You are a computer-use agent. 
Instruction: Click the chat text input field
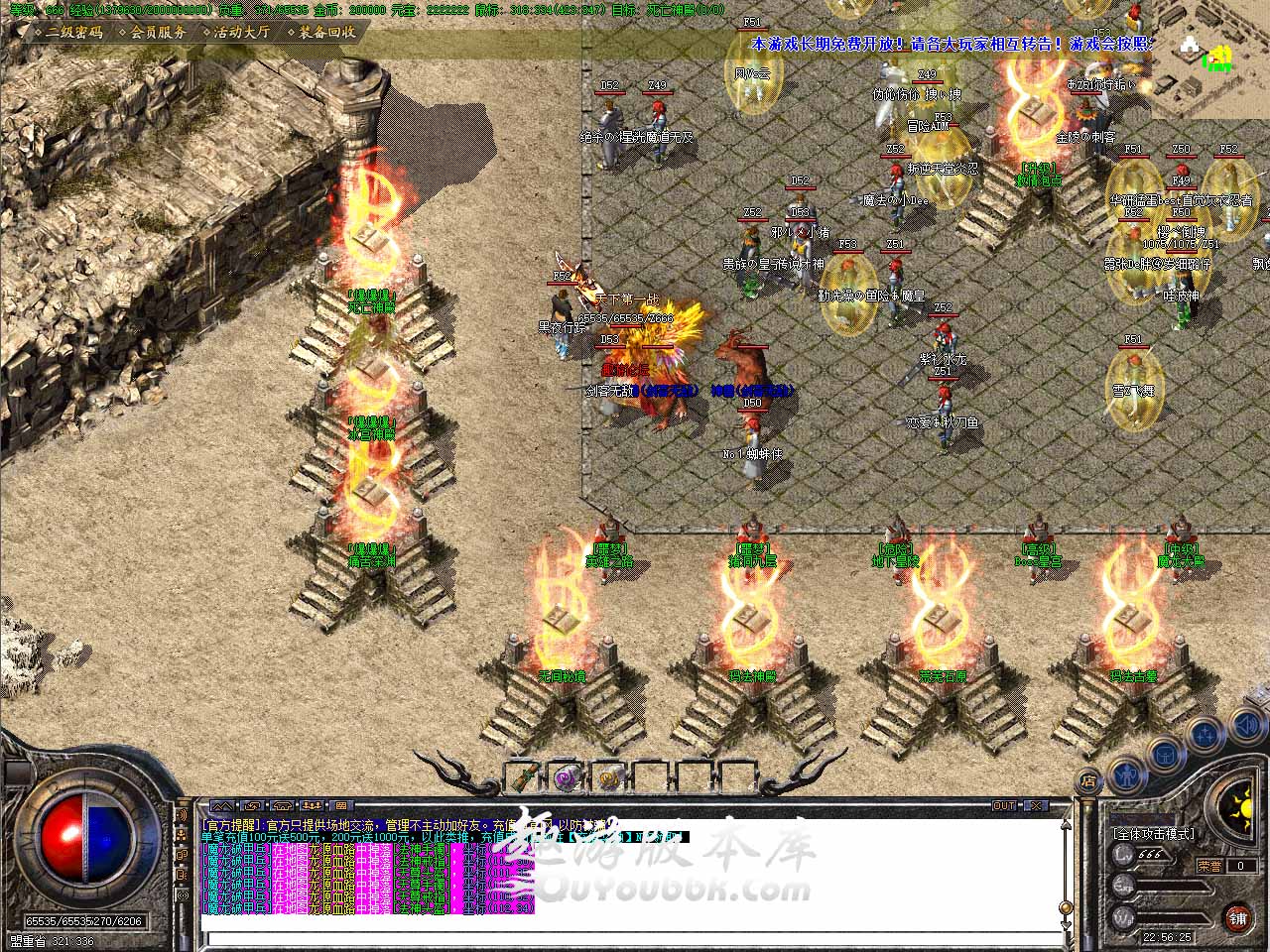635,938
